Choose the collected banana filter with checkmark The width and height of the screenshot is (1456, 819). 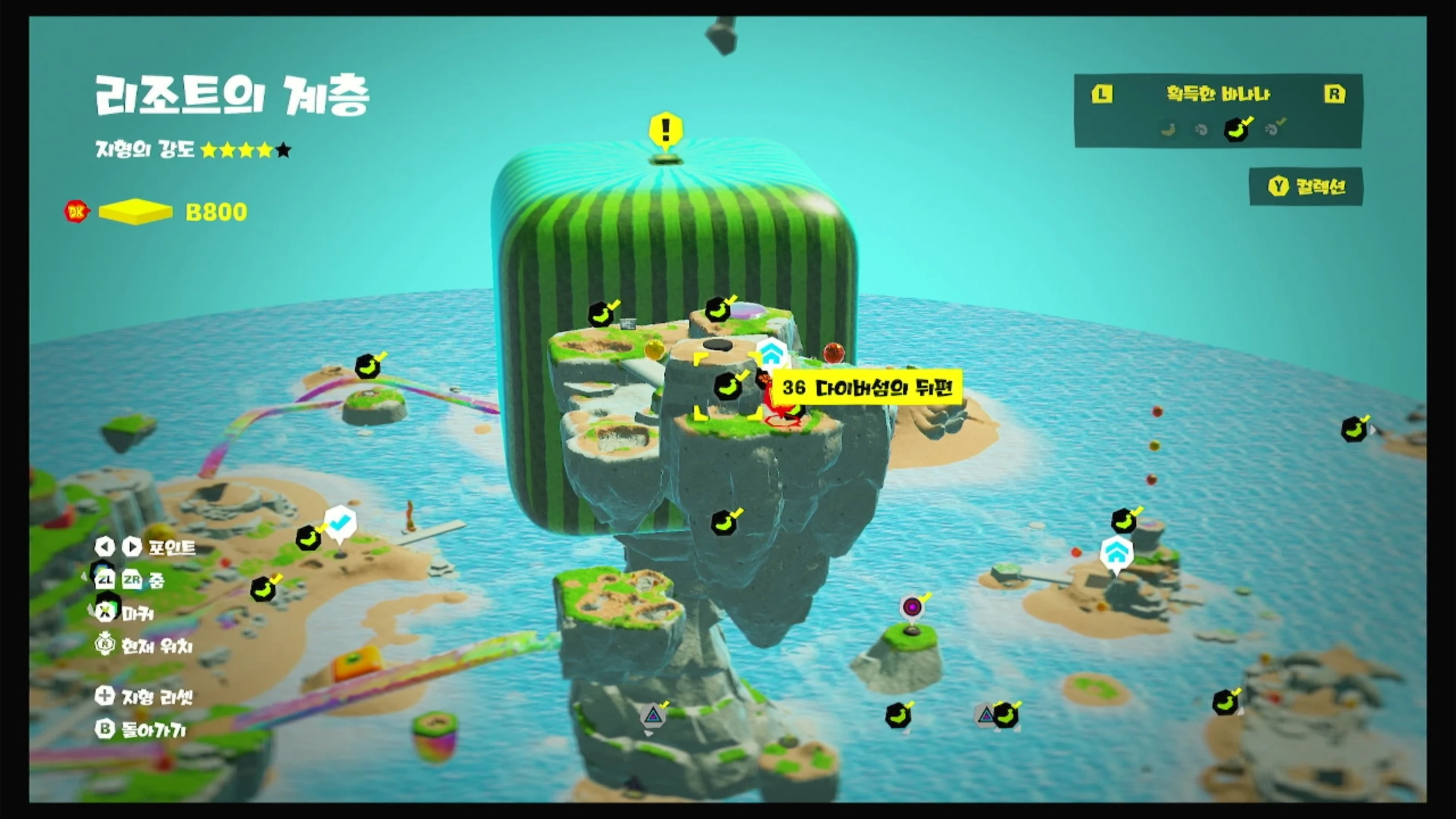point(1236,129)
